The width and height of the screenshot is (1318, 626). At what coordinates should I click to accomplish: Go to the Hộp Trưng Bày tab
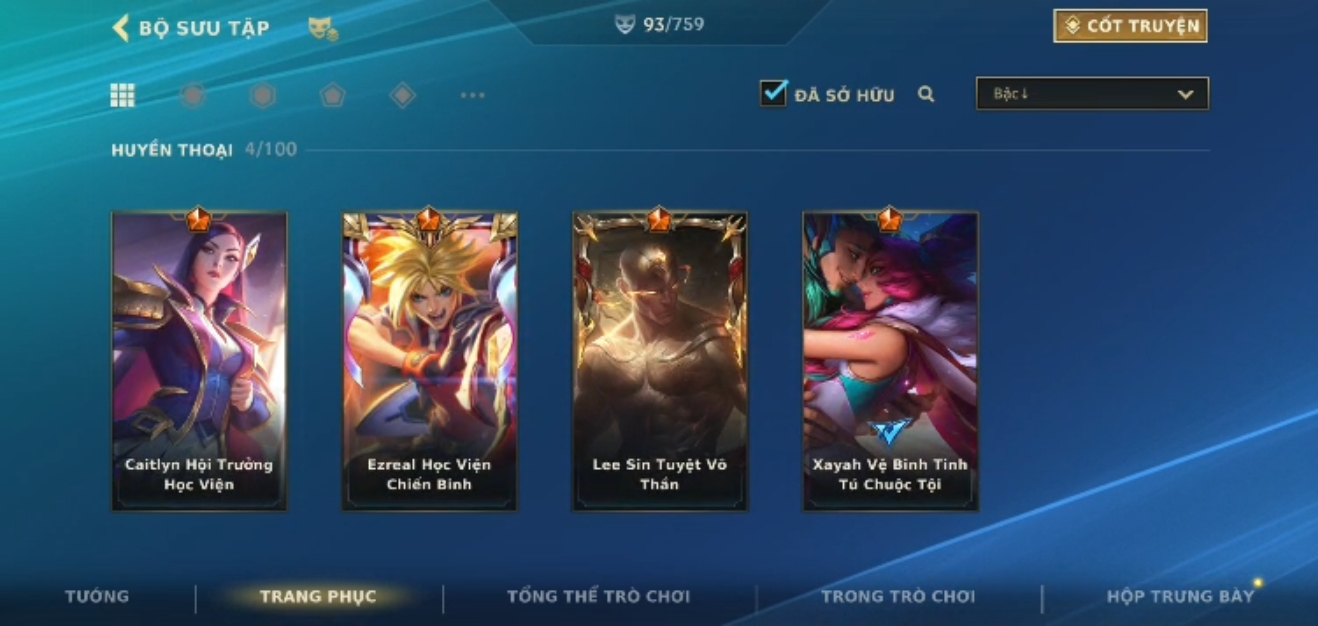point(1180,597)
